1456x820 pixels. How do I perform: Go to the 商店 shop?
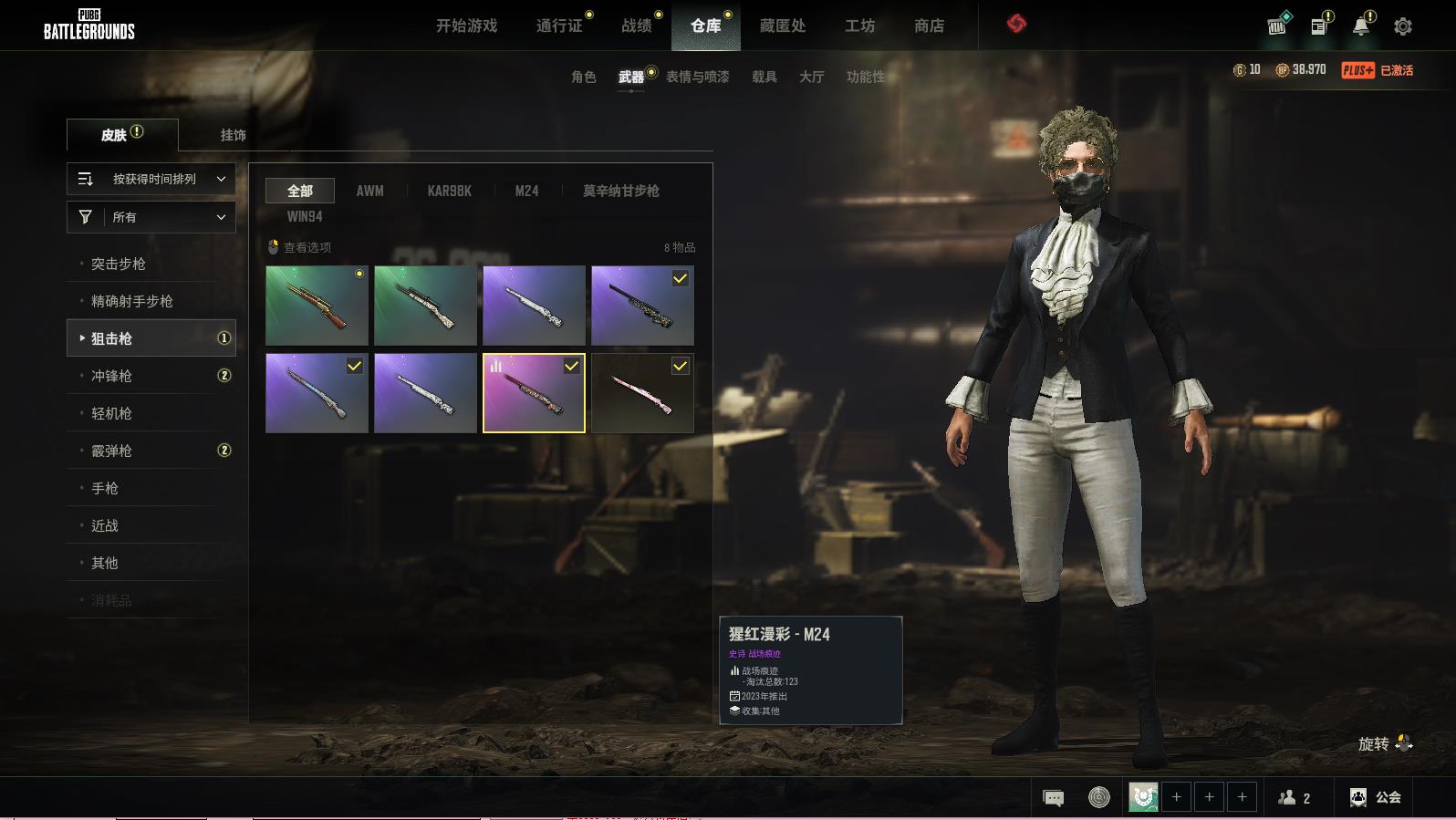(x=929, y=26)
